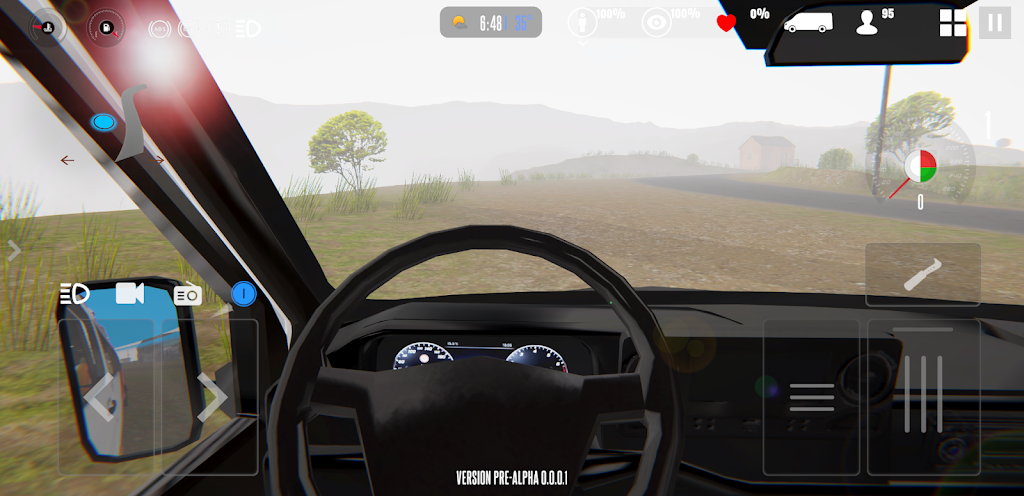Step on the brake pedal
This screenshot has height=496, width=1024.
coord(811,397)
